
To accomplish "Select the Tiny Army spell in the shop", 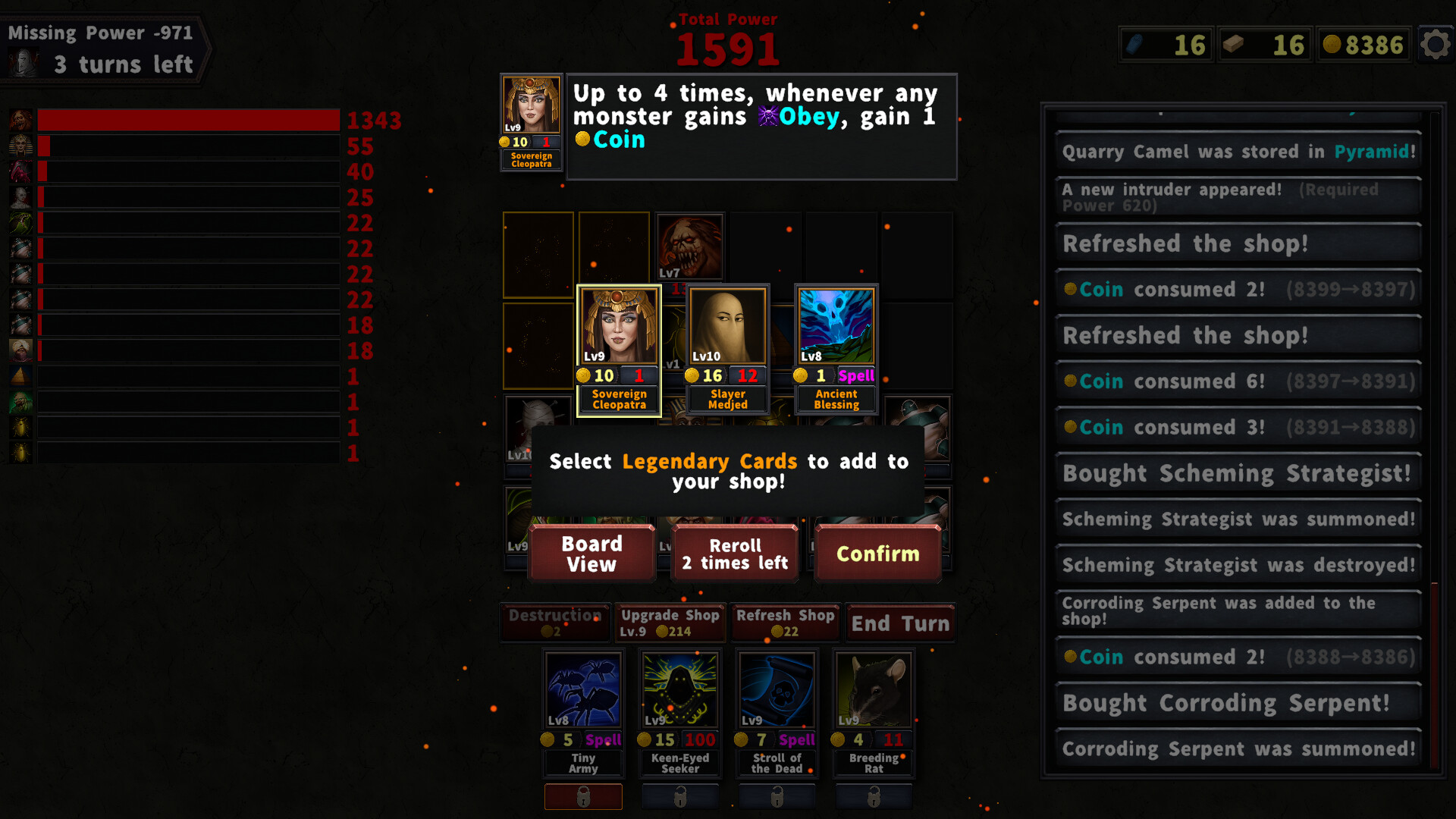I will 582,690.
